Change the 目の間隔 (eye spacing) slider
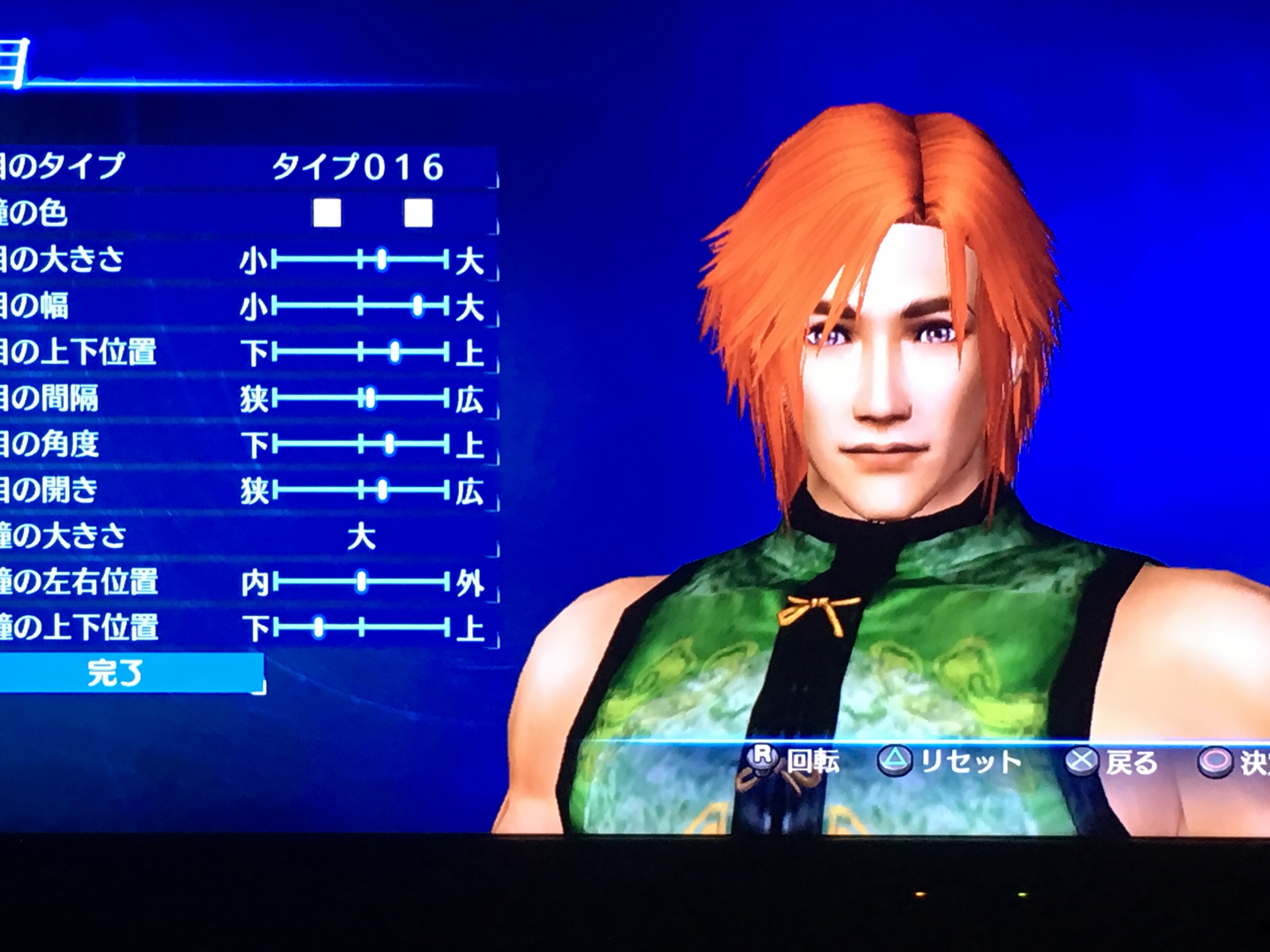The width and height of the screenshot is (1270, 952). tap(370, 398)
